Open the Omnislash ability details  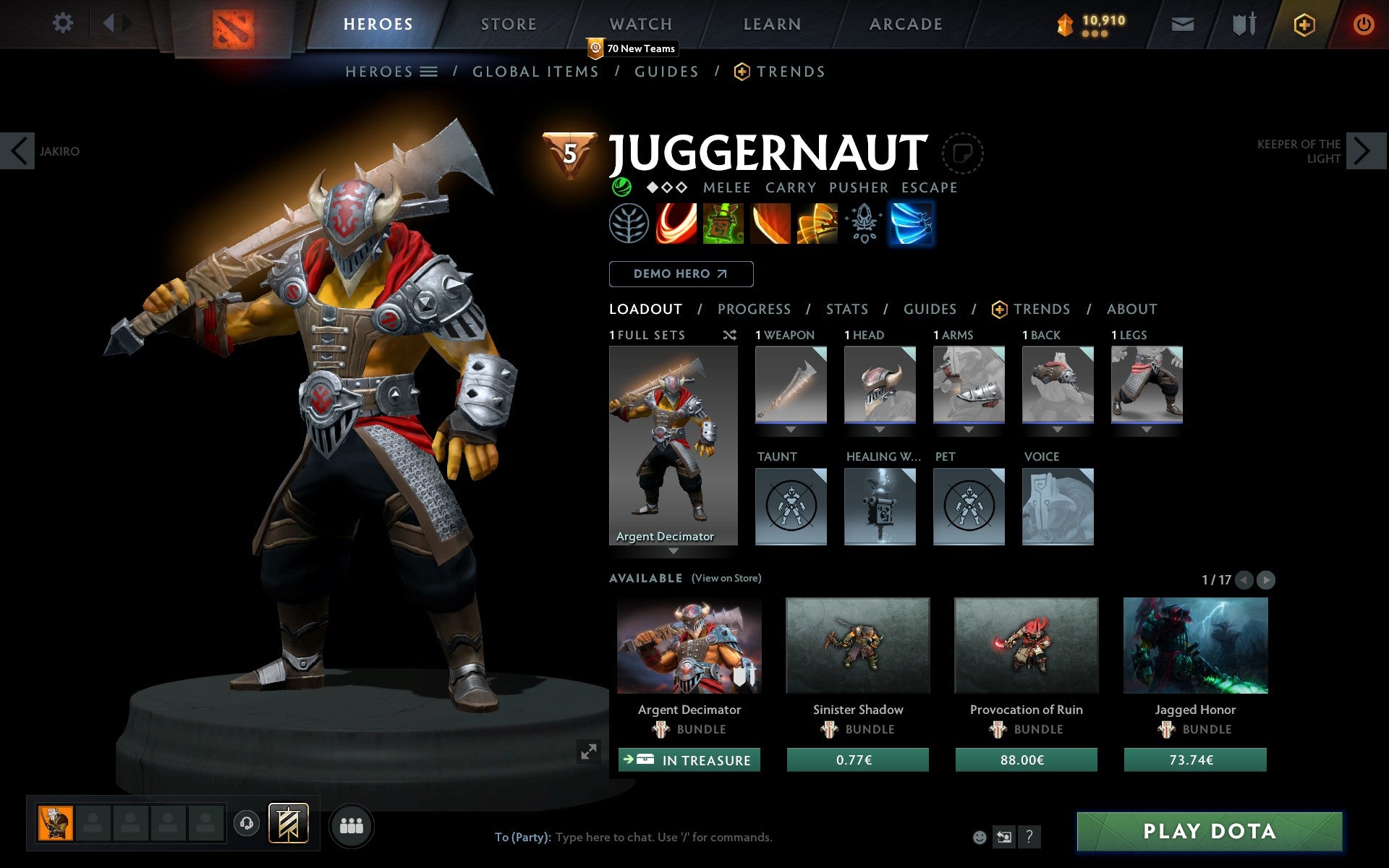coord(817,224)
